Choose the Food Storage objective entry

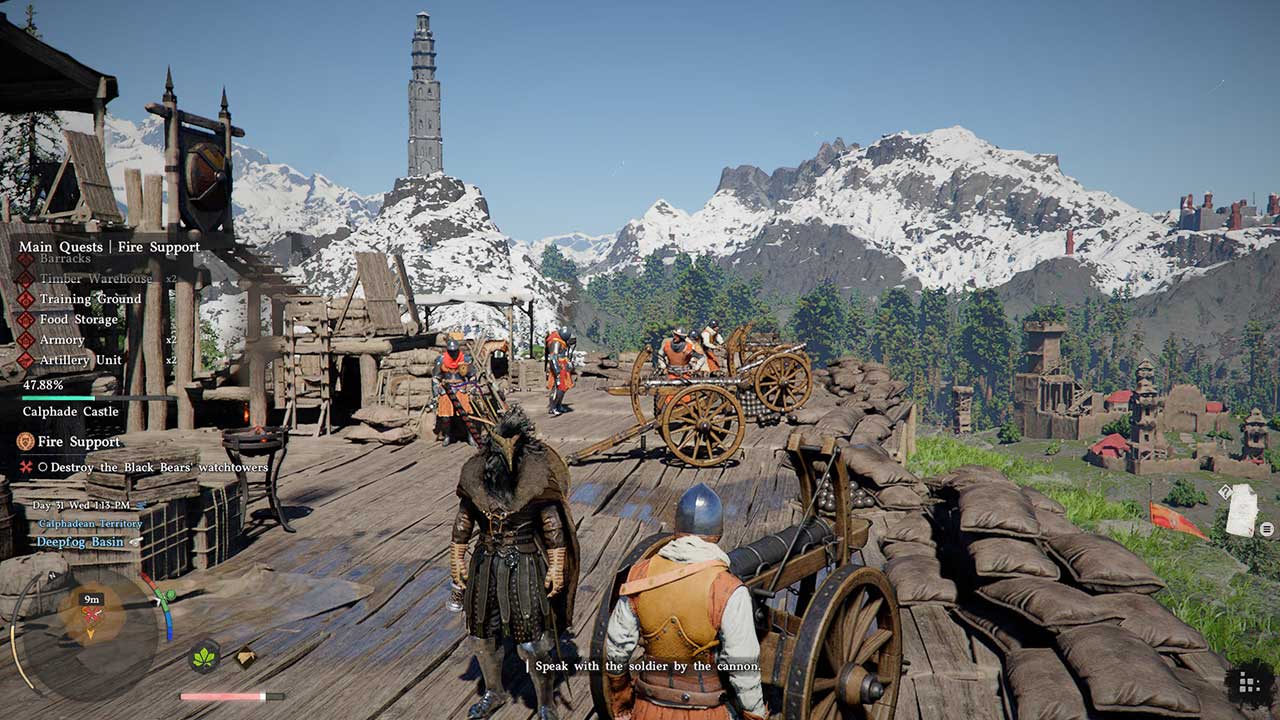78,320
